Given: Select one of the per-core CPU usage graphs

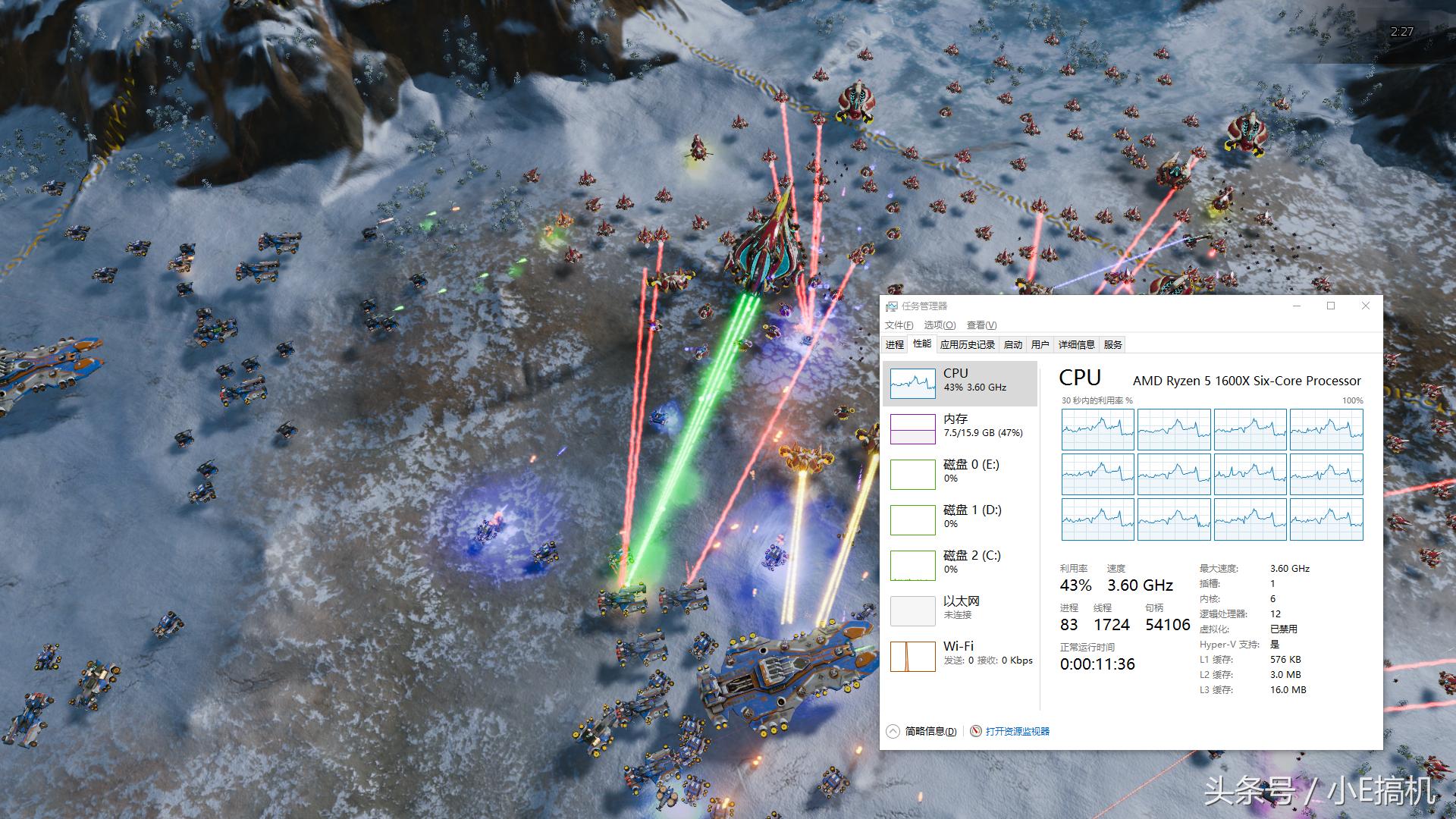Looking at the screenshot, I should pyautogui.click(x=1097, y=429).
